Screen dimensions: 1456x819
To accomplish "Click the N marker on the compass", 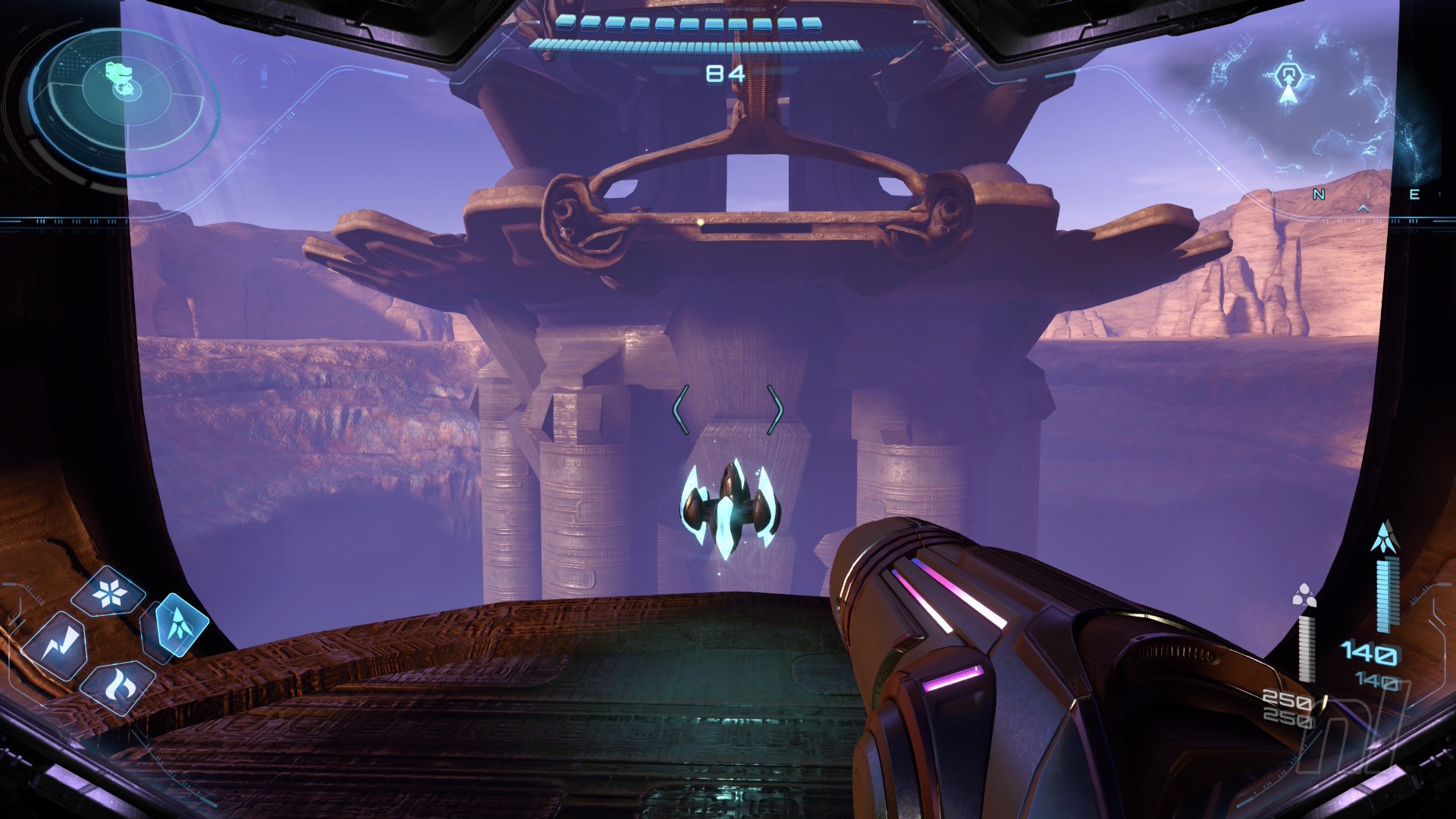I will point(1319,195).
